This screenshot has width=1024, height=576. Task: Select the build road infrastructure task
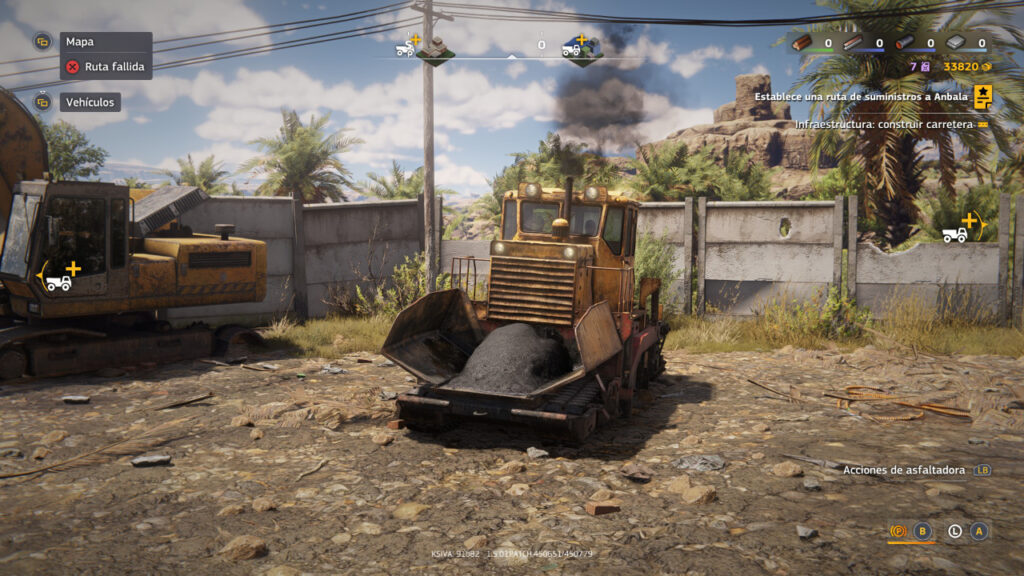[884, 124]
